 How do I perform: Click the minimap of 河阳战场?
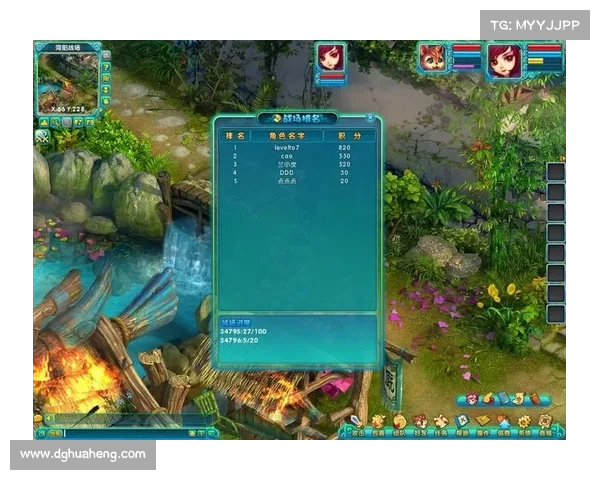67,83
